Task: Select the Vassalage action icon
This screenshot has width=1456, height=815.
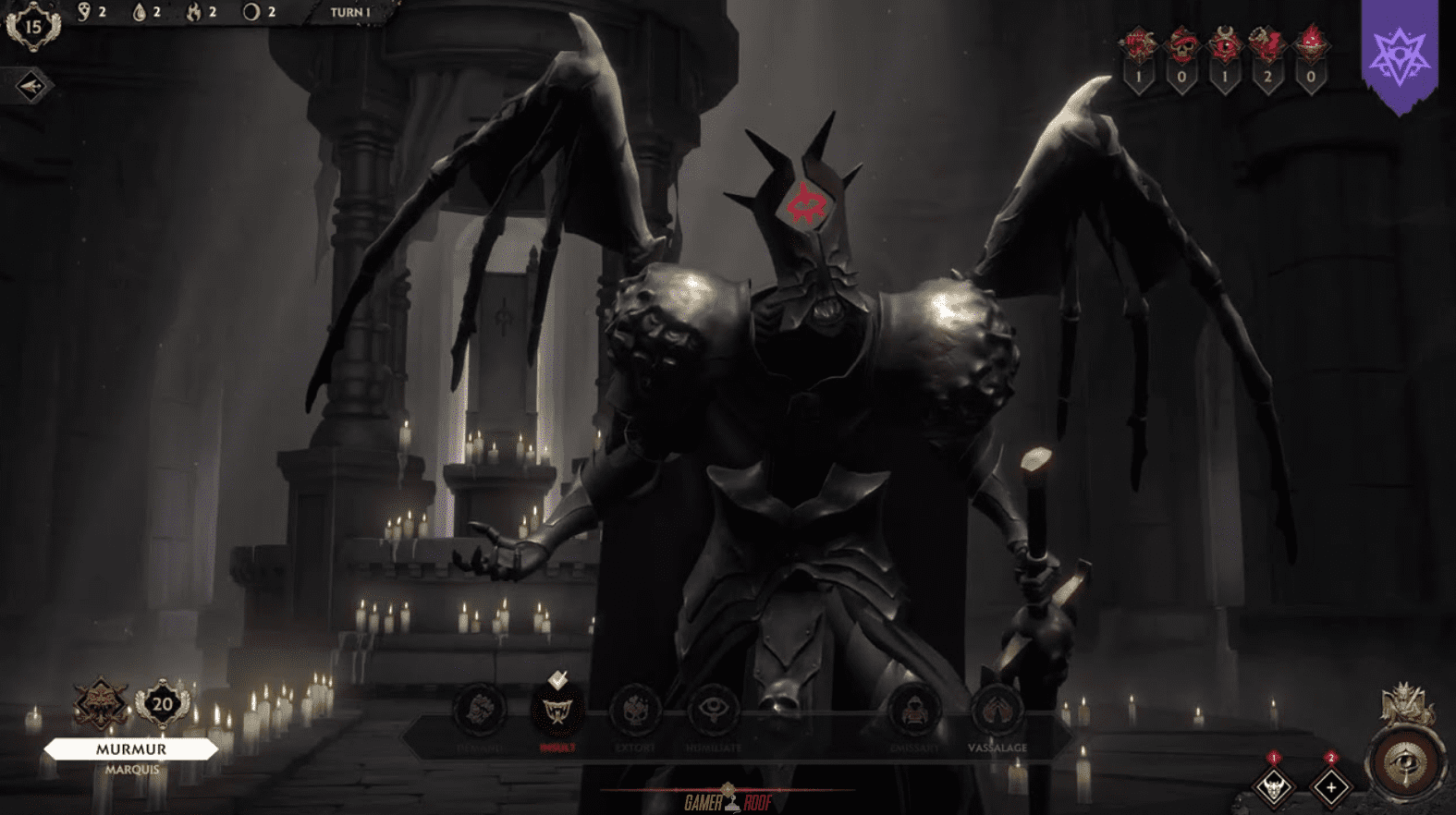Action: [x=997, y=710]
